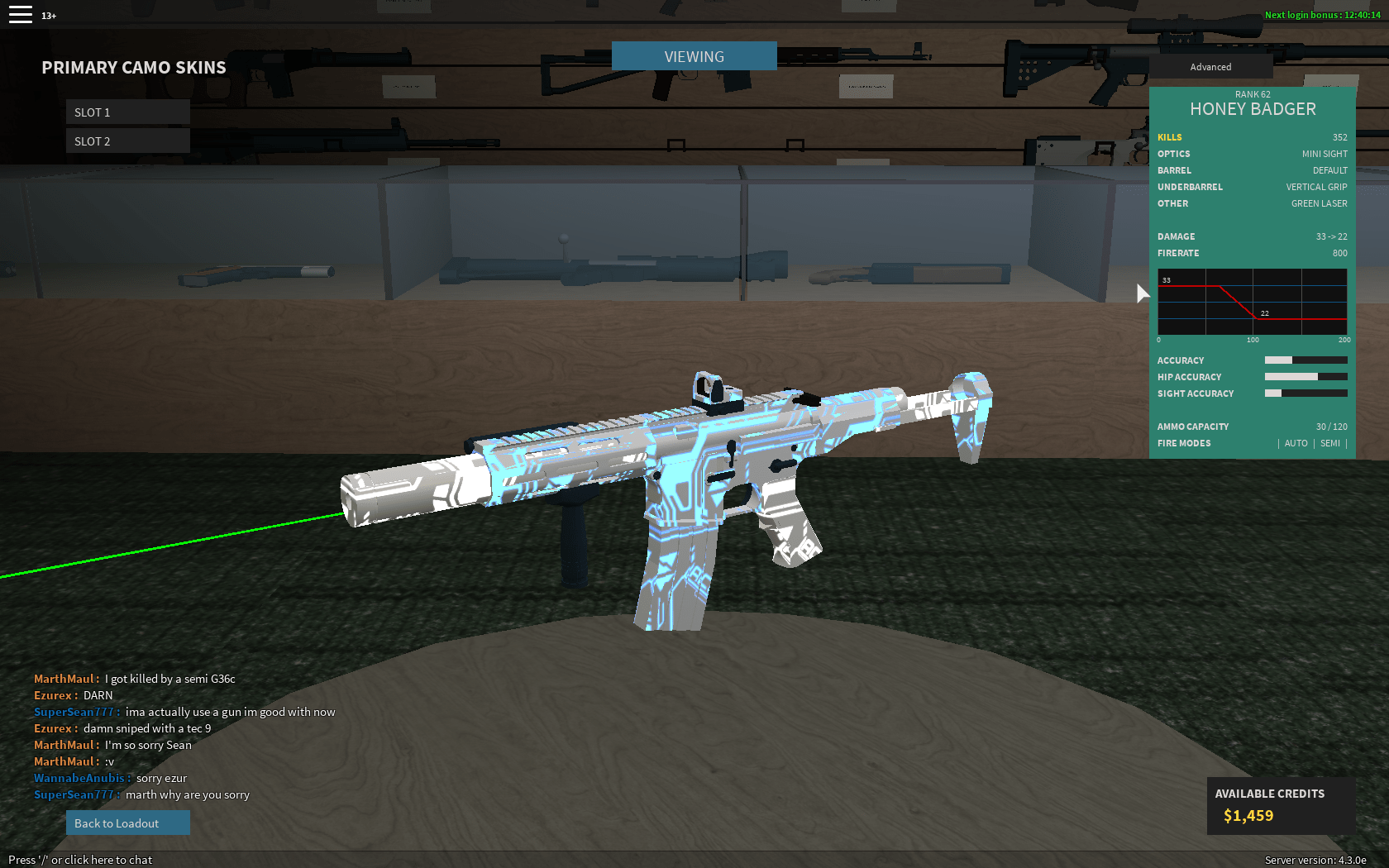
Task: Click the ACCURACY stat bar
Action: (x=1305, y=360)
